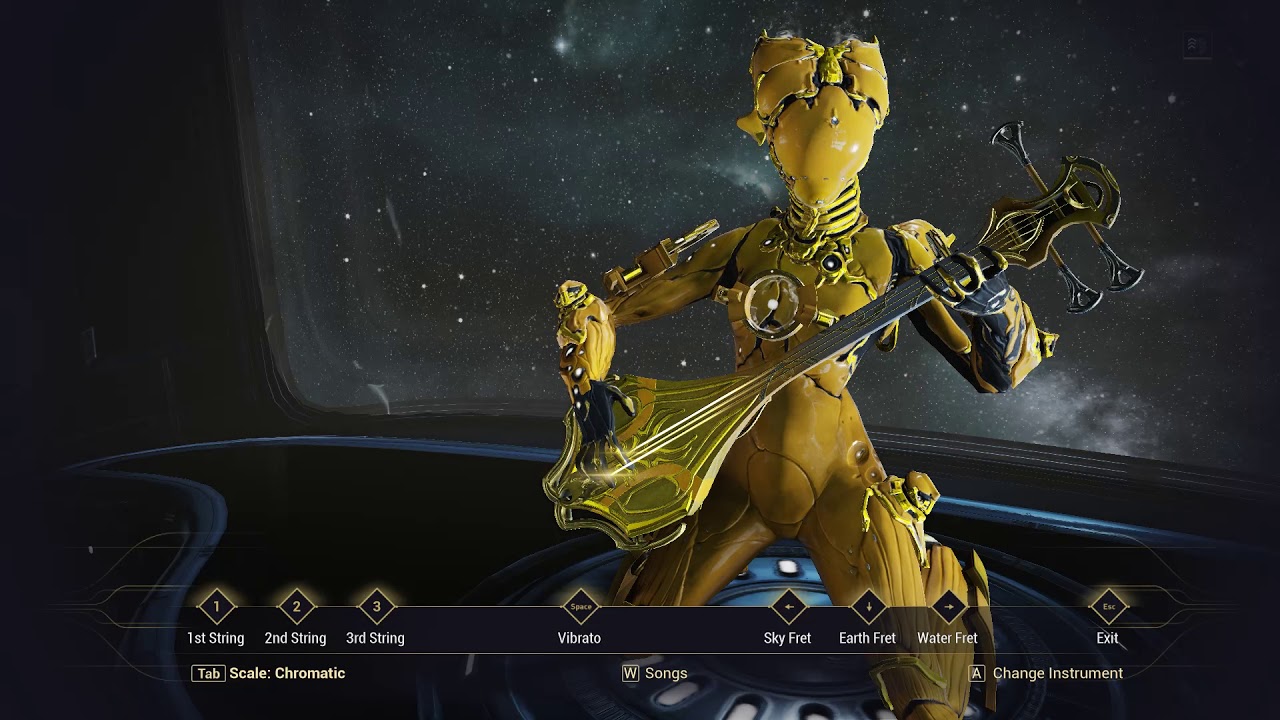Select the Sky Fret
This screenshot has height=720, width=1280.
pos(788,607)
